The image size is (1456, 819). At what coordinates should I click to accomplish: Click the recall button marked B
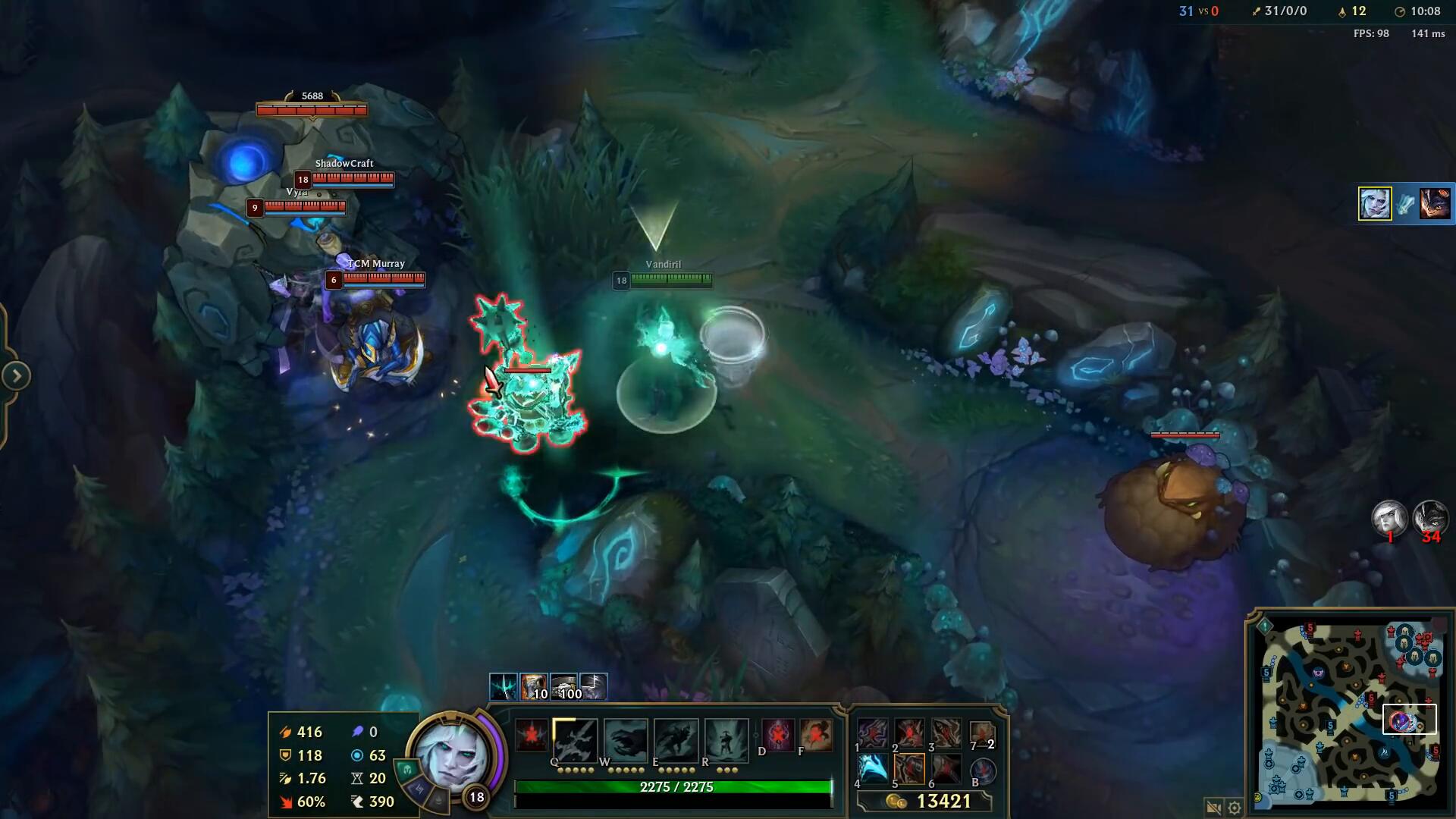(983, 770)
